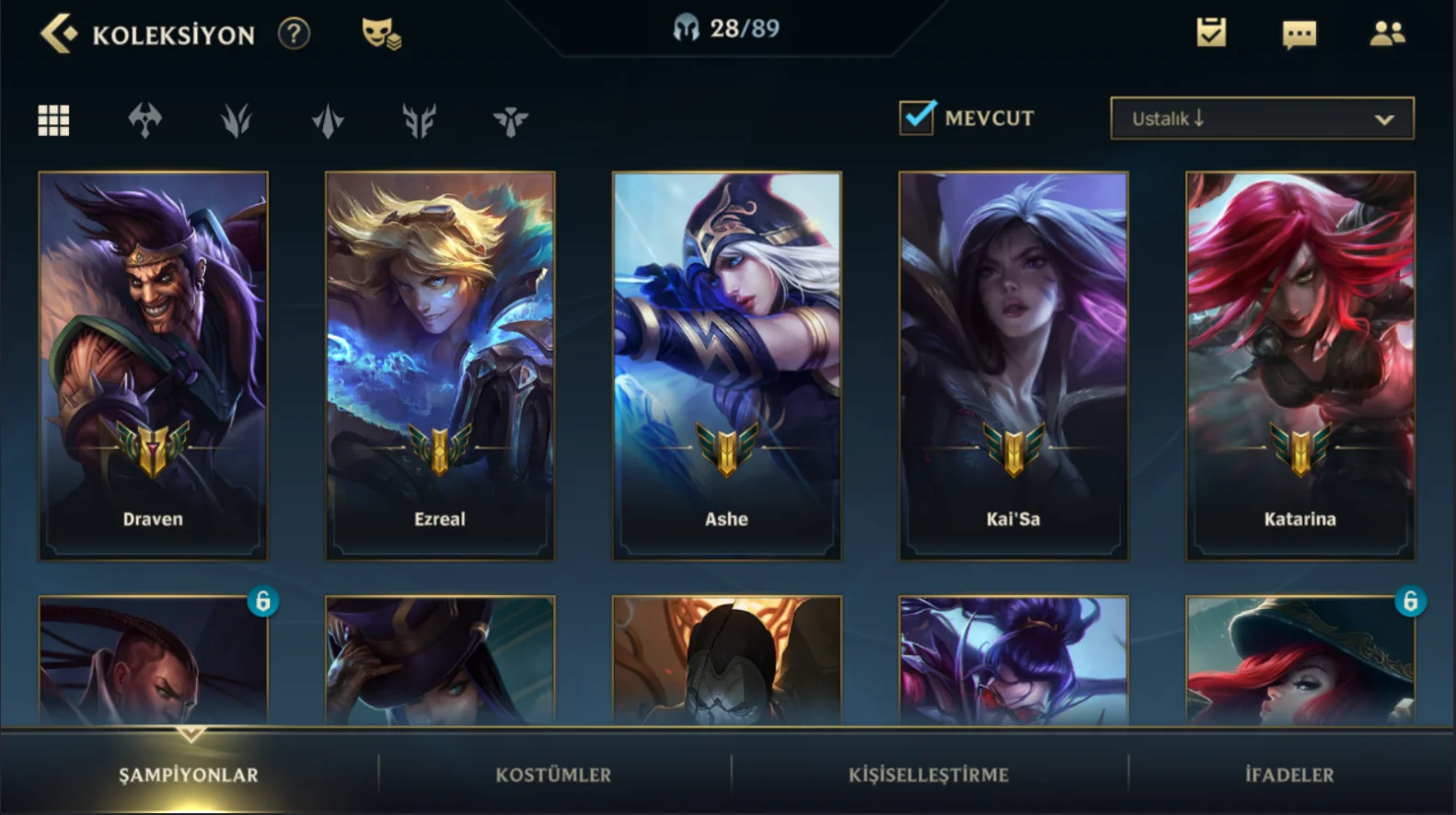Image resolution: width=1456 pixels, height=815 pixels.
Task: Choose the Ashe champion card
Action: pyautogui.click(x=726, y=365)
